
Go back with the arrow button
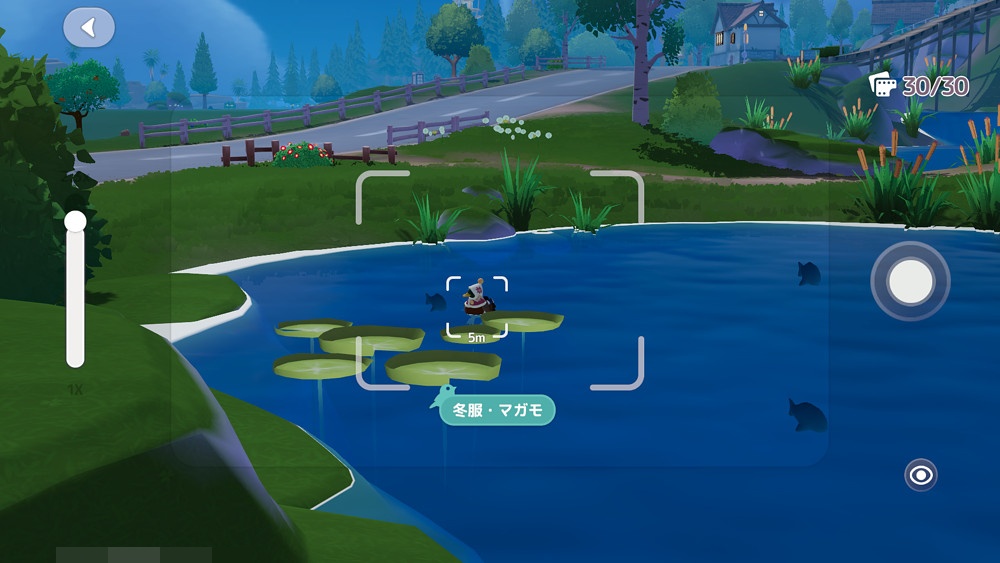[x=89, y=28]
